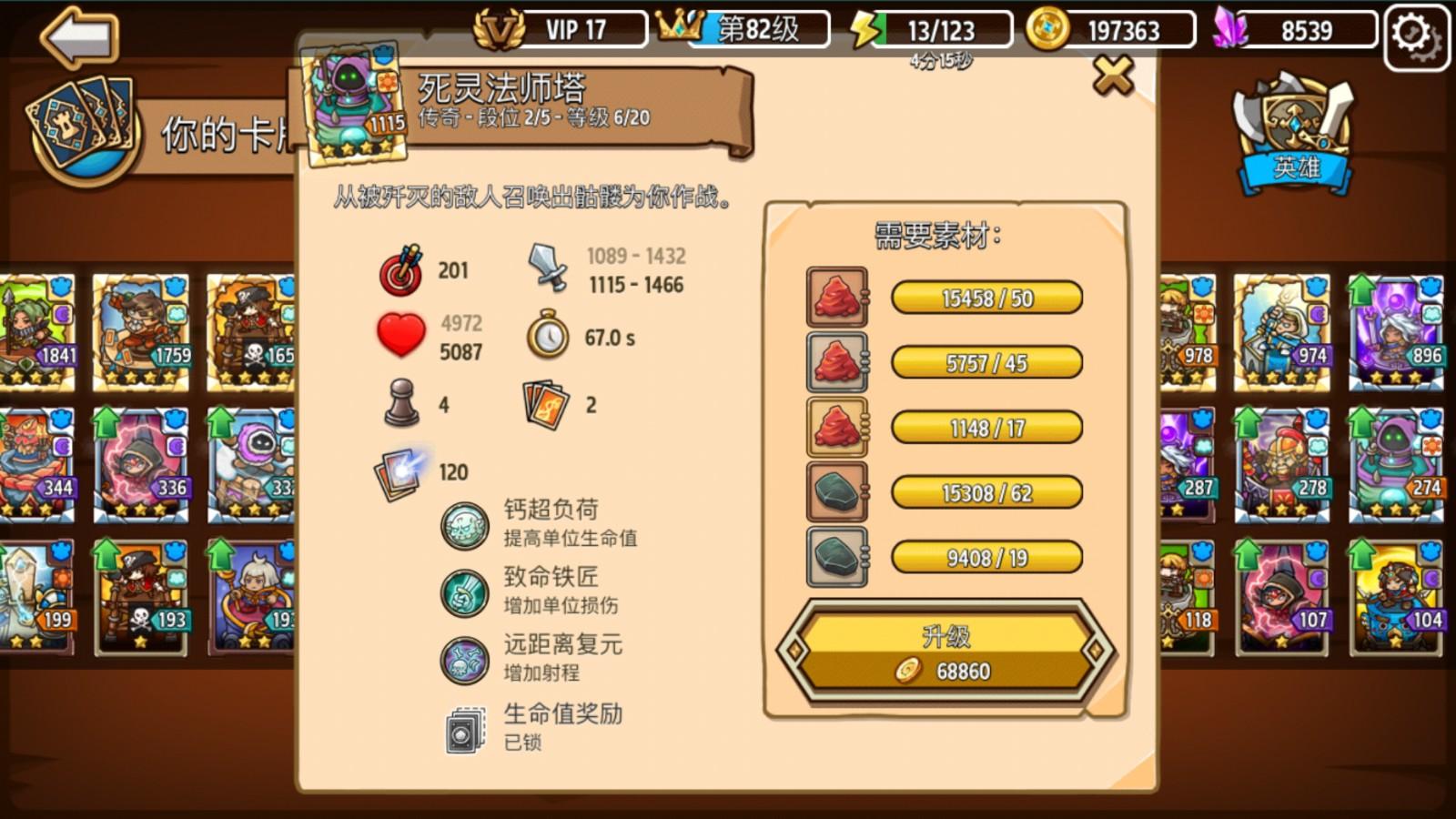Close the 死灵法师塔 popup
Viewport: 1456px width, 819px height.
point(1112,77)
